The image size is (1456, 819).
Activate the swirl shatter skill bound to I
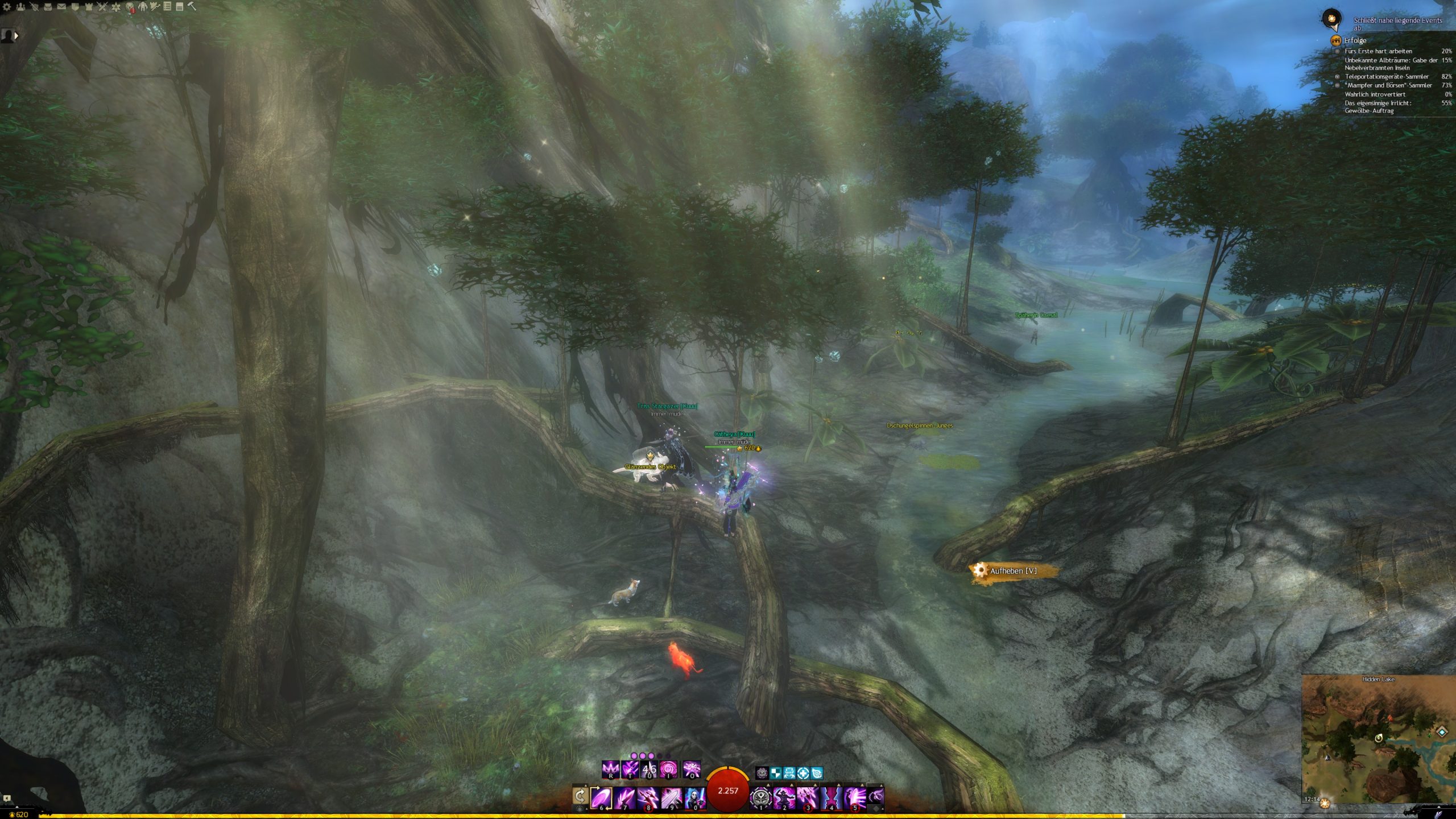[668, 770]
